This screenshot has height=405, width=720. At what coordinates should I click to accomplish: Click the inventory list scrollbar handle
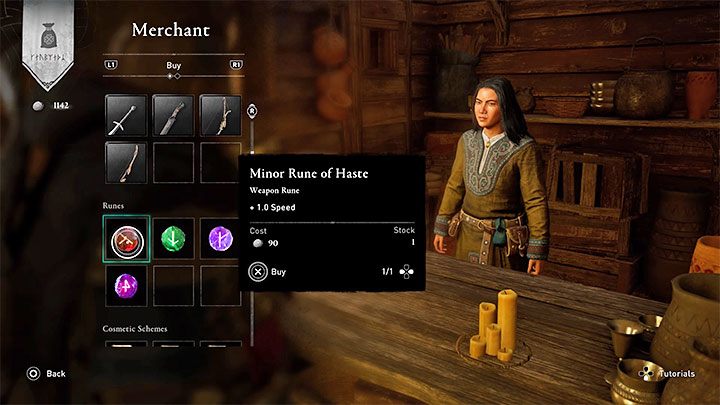pyautogui.click(x=252, y=111)
